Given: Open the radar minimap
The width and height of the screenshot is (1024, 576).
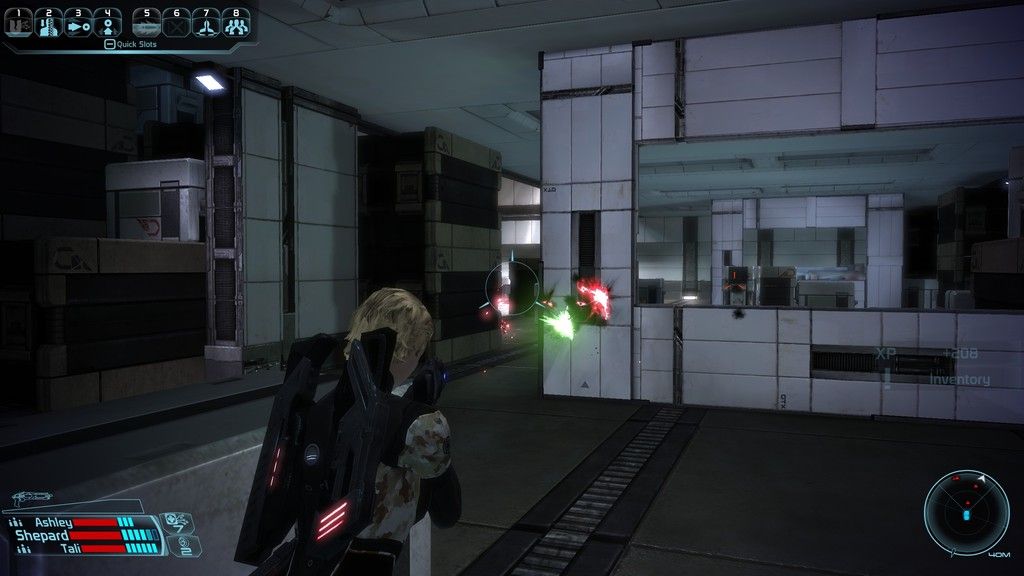Looking at the screenshot, I should point(967,513).
